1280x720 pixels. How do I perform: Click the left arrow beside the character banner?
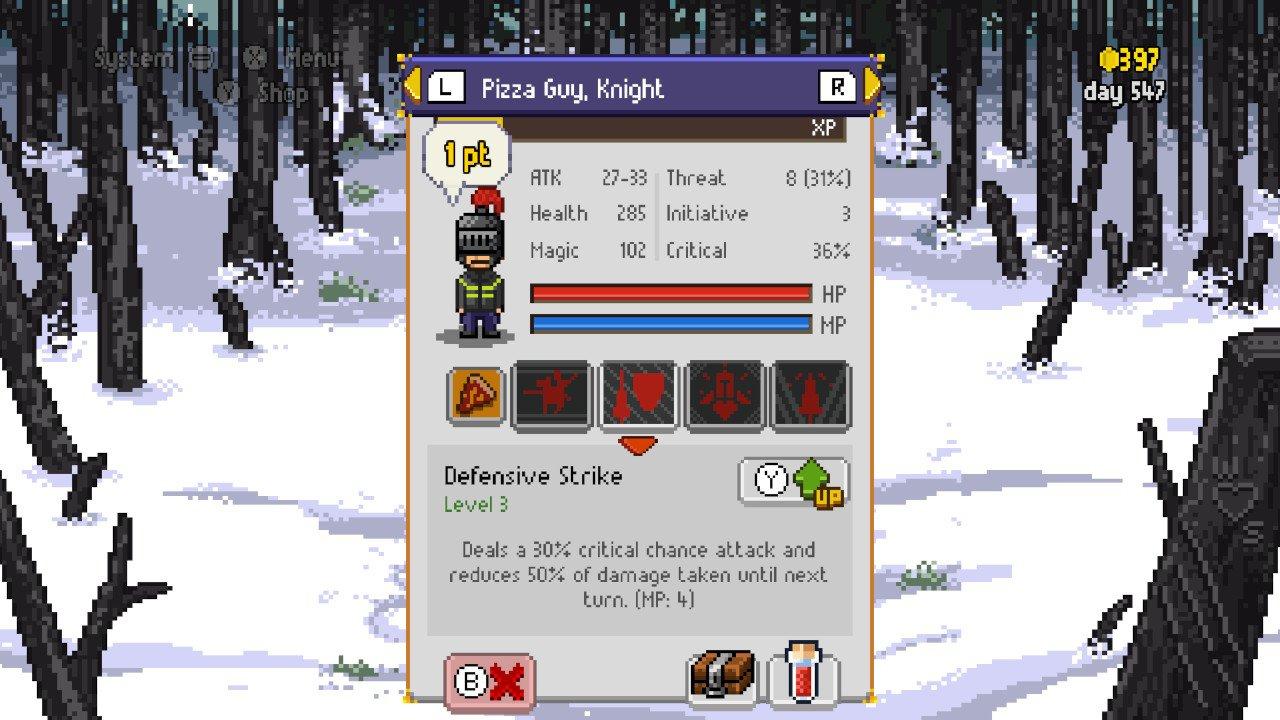pyautogui.click(x=412, y=86)
